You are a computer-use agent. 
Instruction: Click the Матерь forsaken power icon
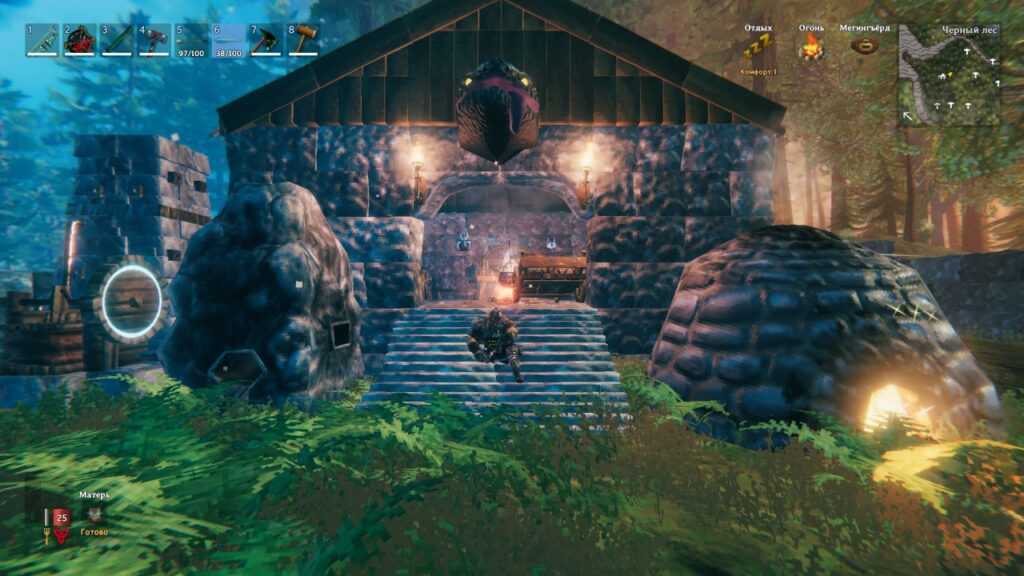pos(94,515)
